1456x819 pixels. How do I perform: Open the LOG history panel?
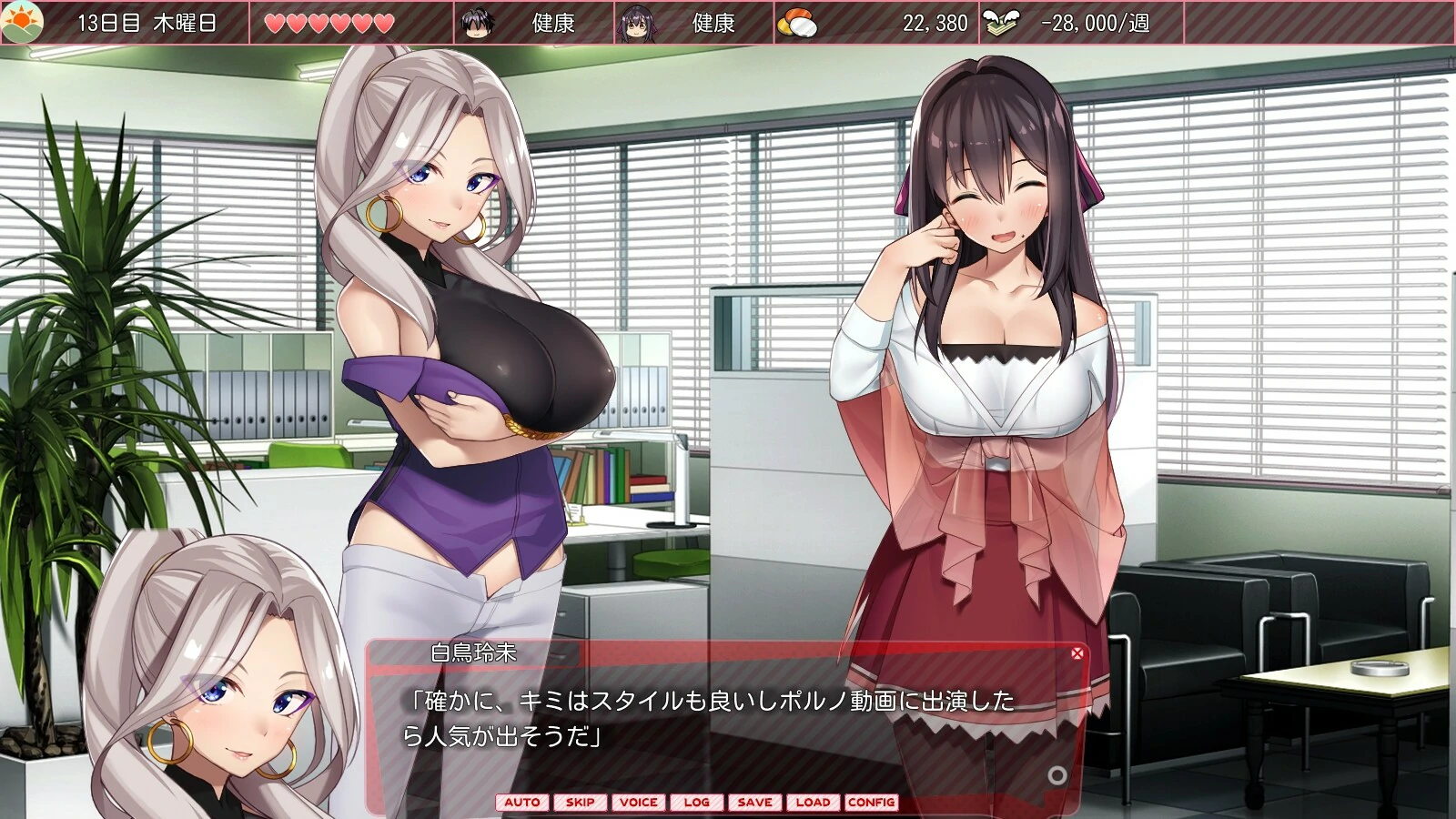[x=696, y=803]
